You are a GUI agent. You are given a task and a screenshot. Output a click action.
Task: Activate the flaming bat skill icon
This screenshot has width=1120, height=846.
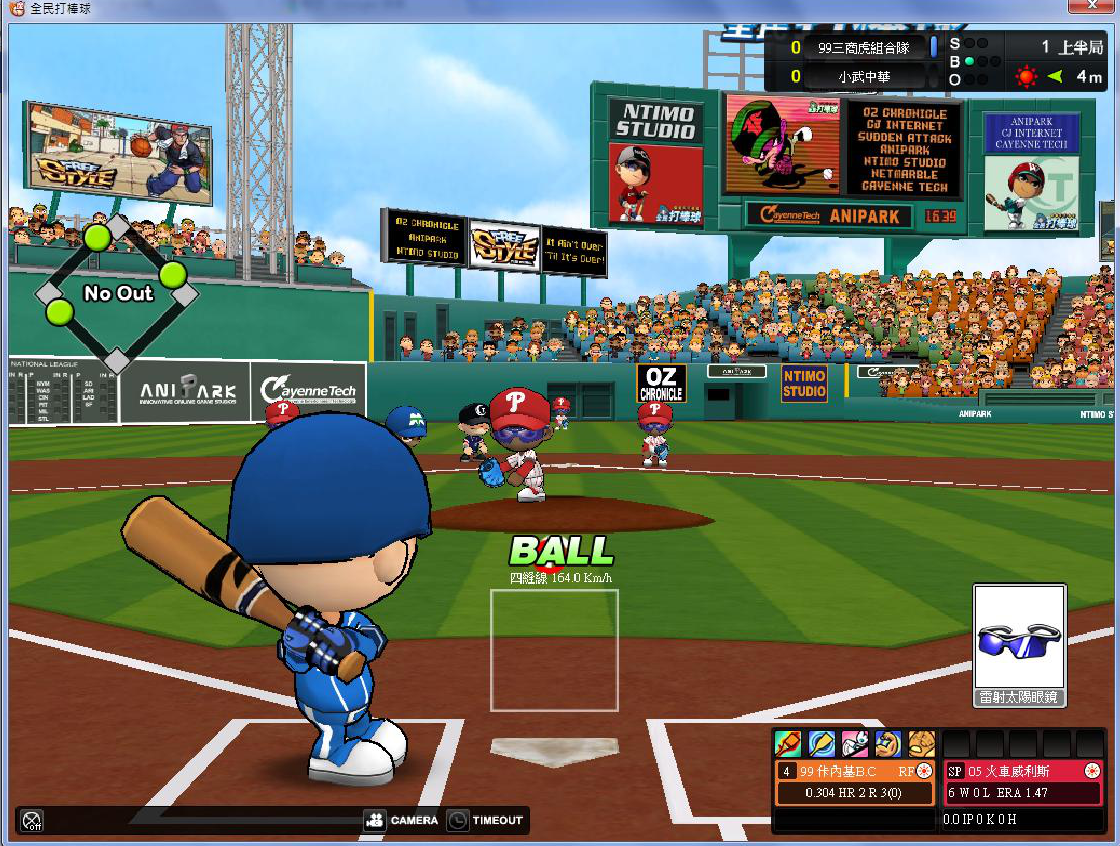pos(787,744)
